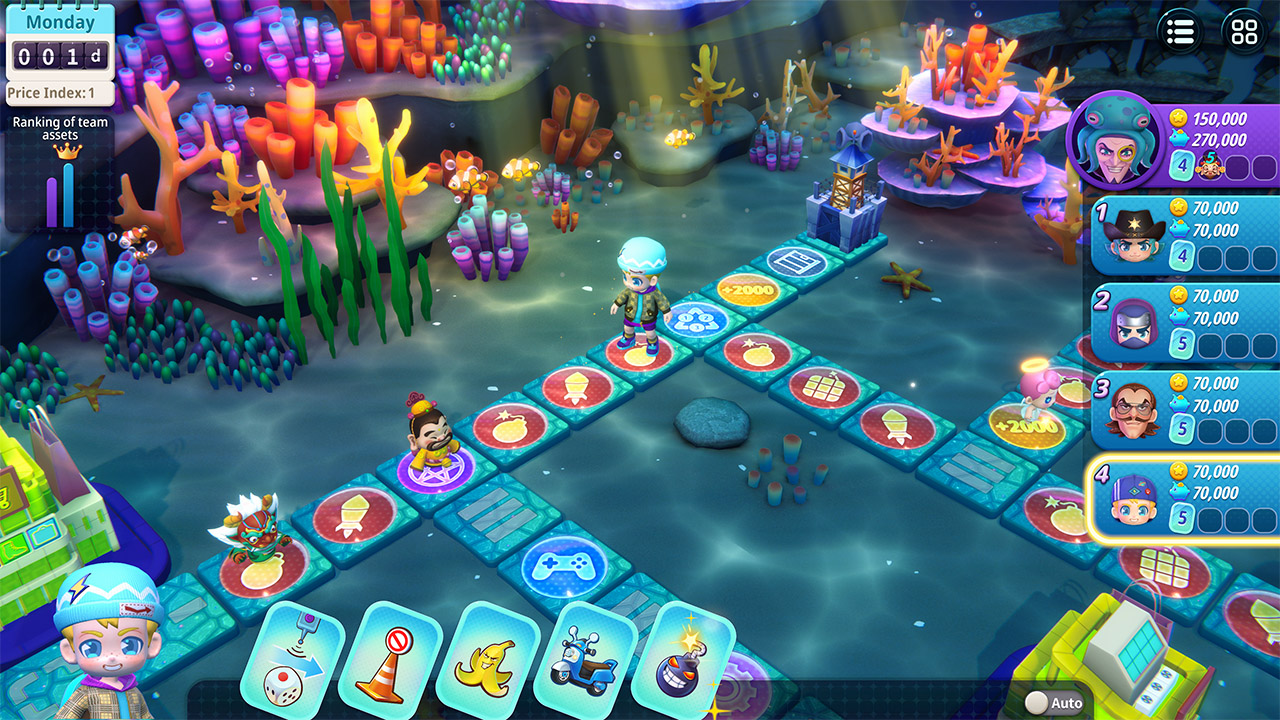Click the minion icon with the 5 badge
This screenshot has width=1280, height=720.
(x=1210, y=163)
